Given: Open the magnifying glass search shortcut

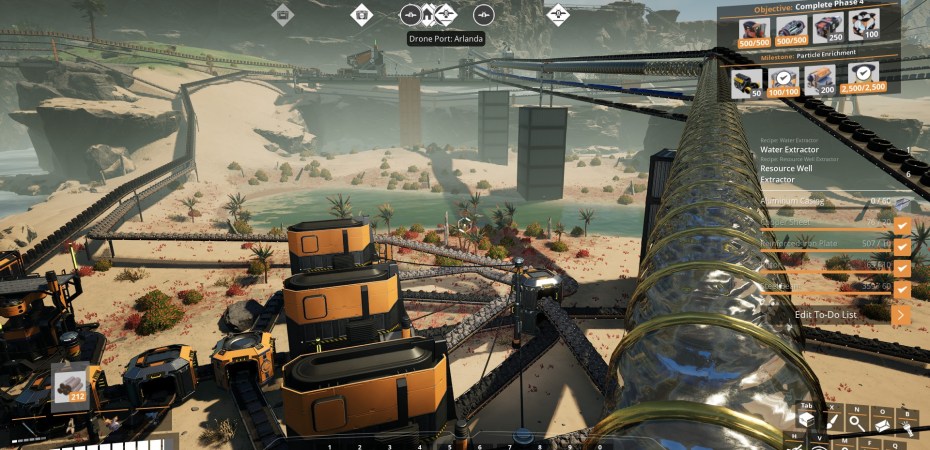Looking at the screenshot, I should 856,423.
